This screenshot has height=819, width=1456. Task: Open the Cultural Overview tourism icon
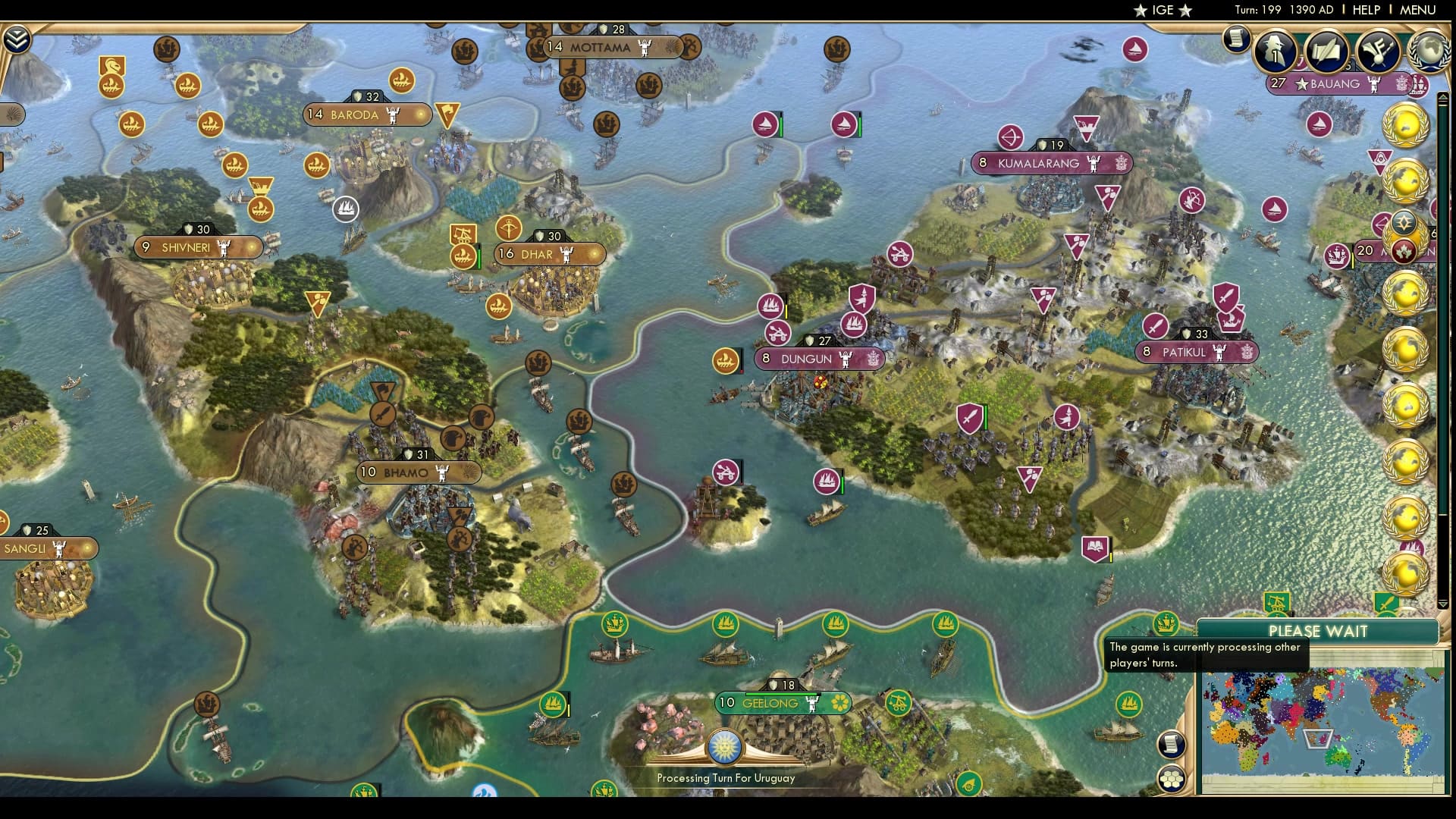pyautogui.click(x=1379, y=52)
